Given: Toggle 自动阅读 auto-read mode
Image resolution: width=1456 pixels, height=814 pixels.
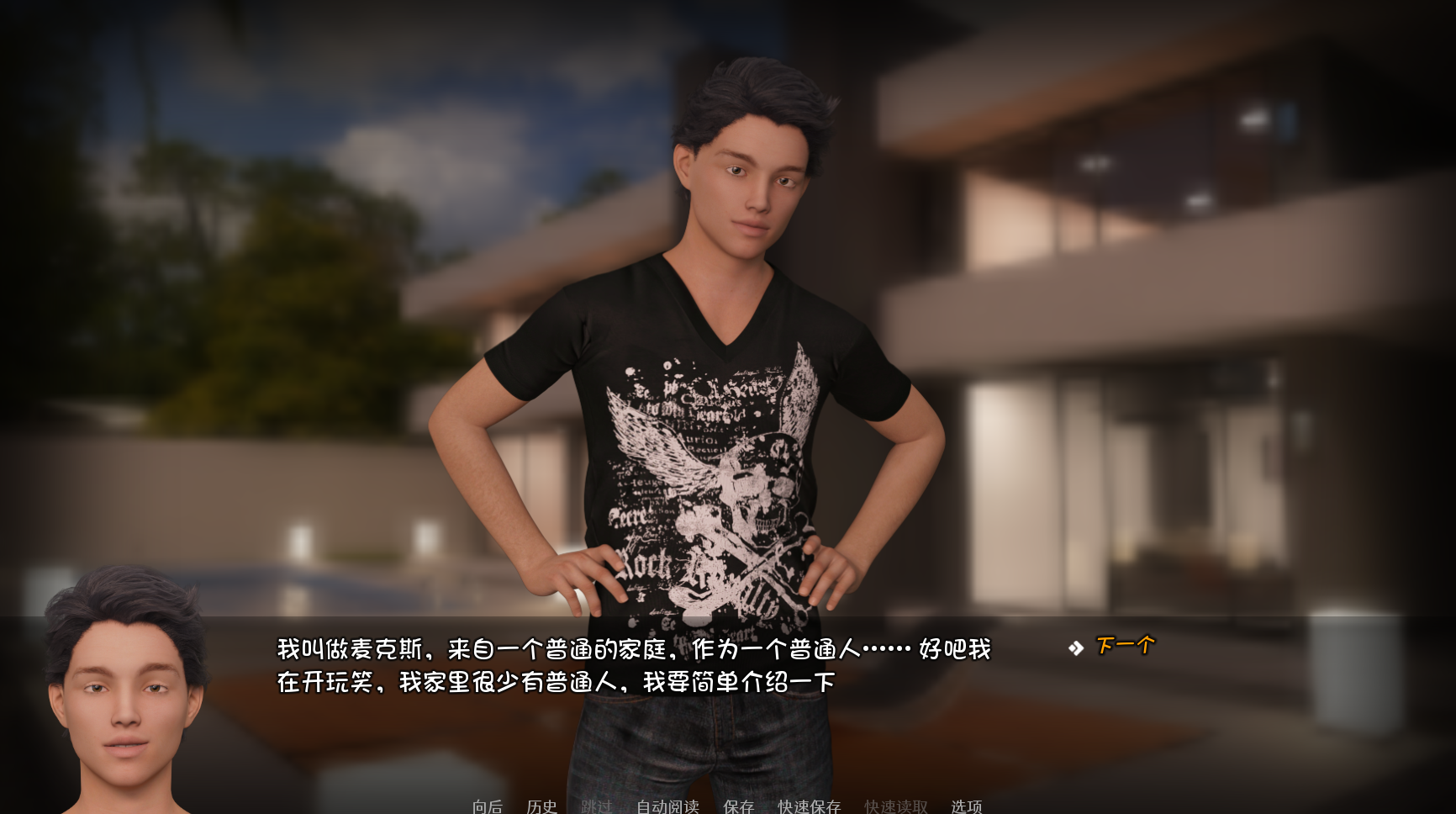Looking at the screenshot, I should pos(667,806).
